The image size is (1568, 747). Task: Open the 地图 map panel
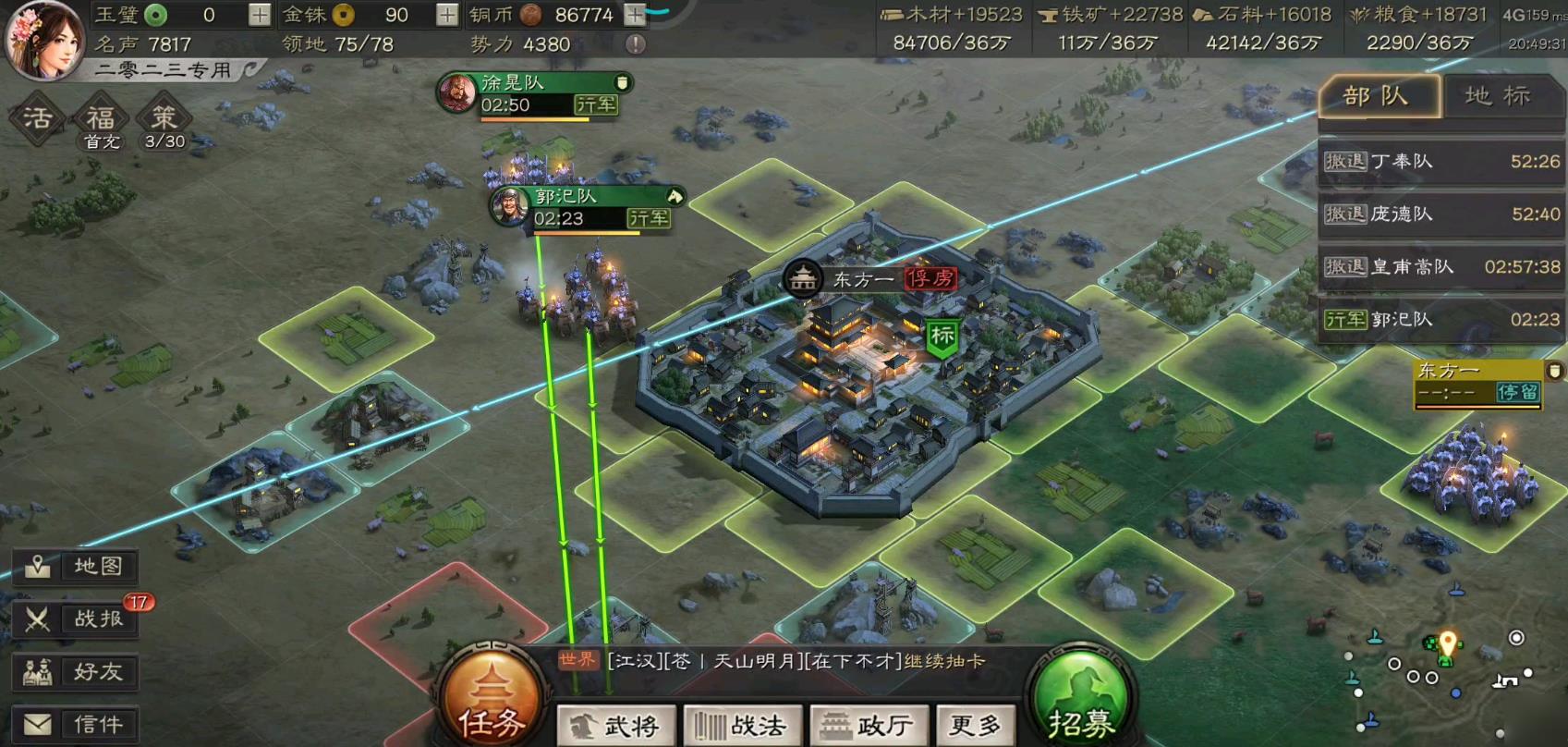[x=77, y=568]
